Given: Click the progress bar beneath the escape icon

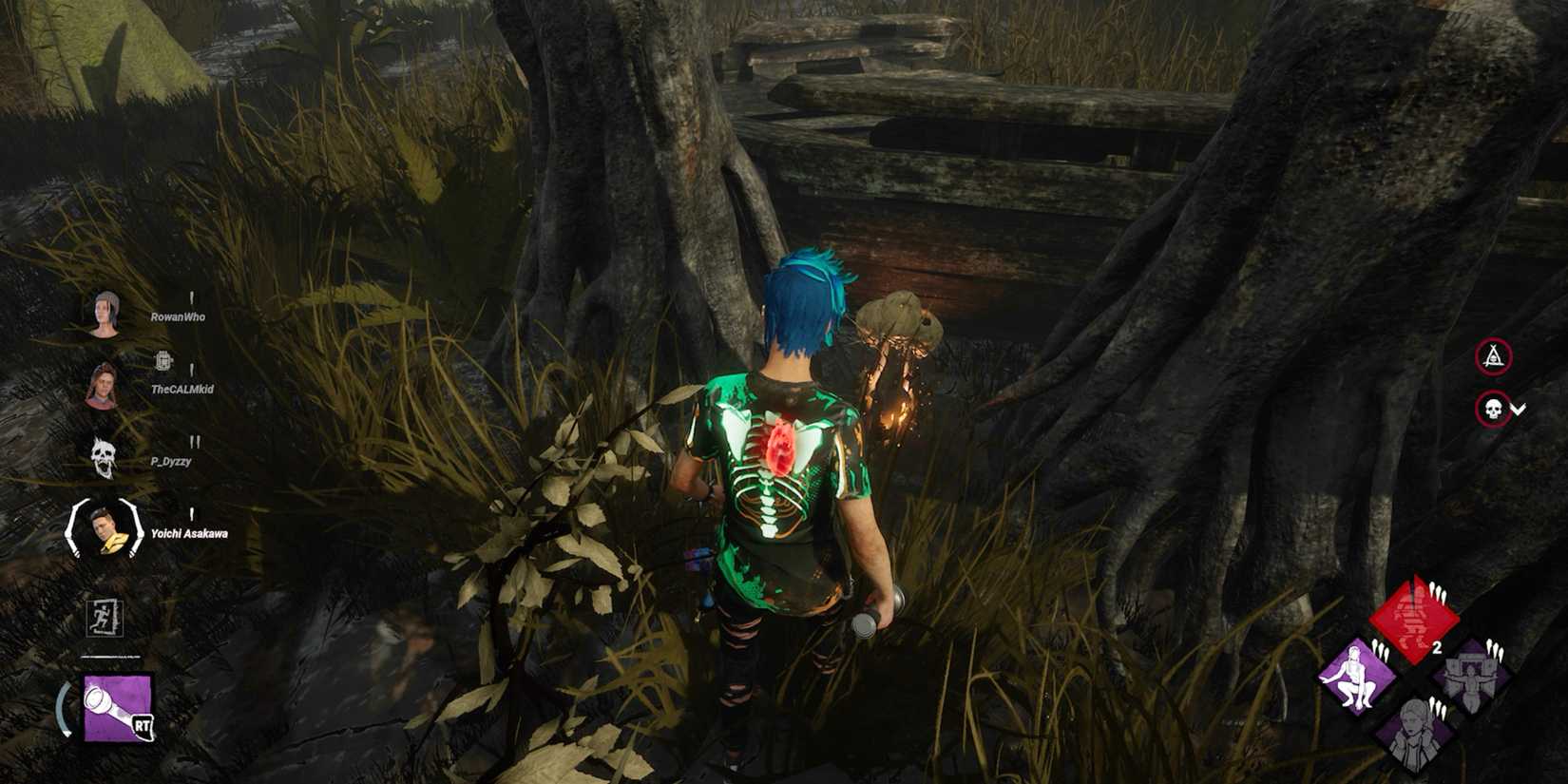Looking at the screenshot, I should [112, 656].
